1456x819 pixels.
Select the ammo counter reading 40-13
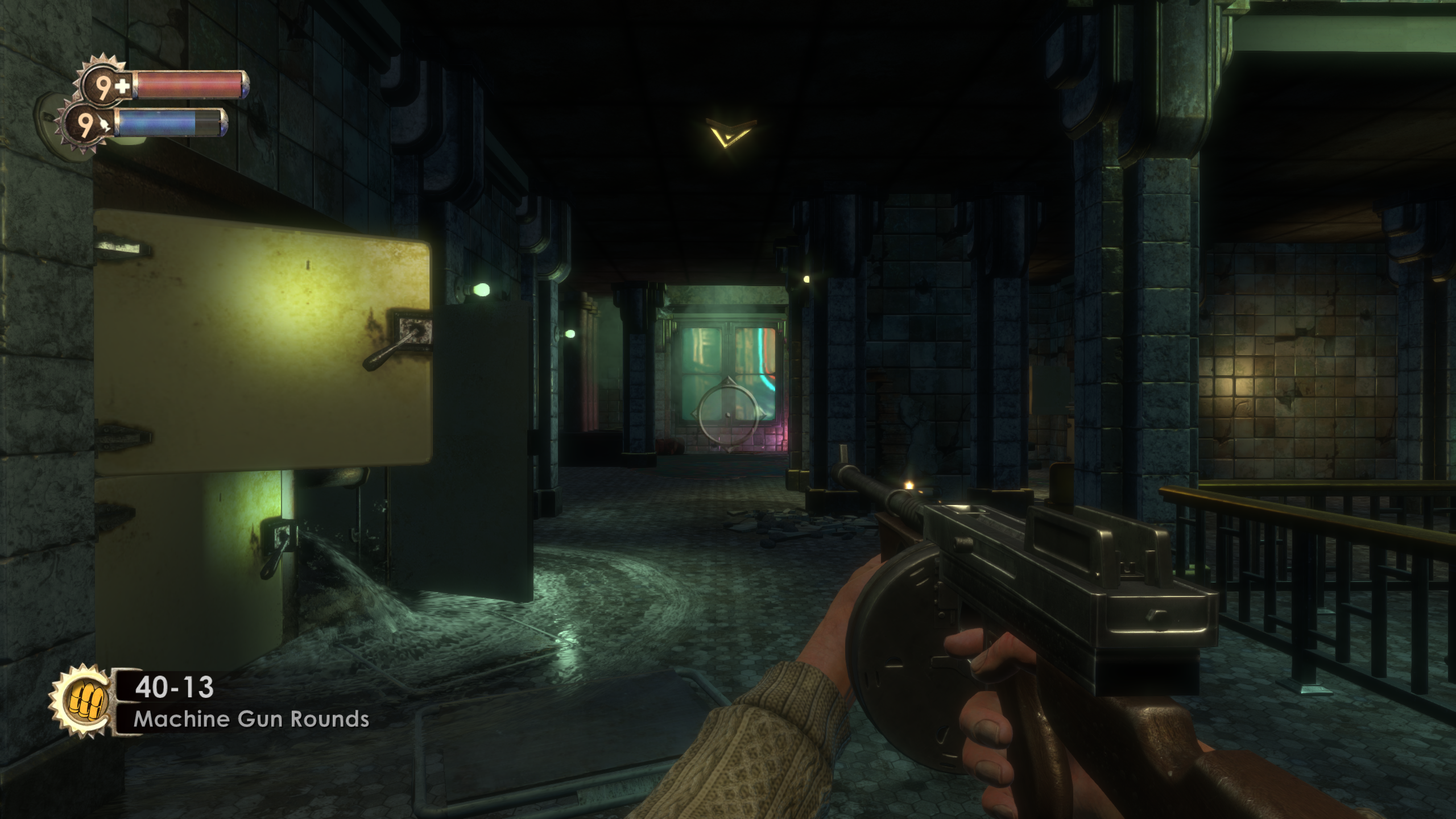(x=173, y=688)
